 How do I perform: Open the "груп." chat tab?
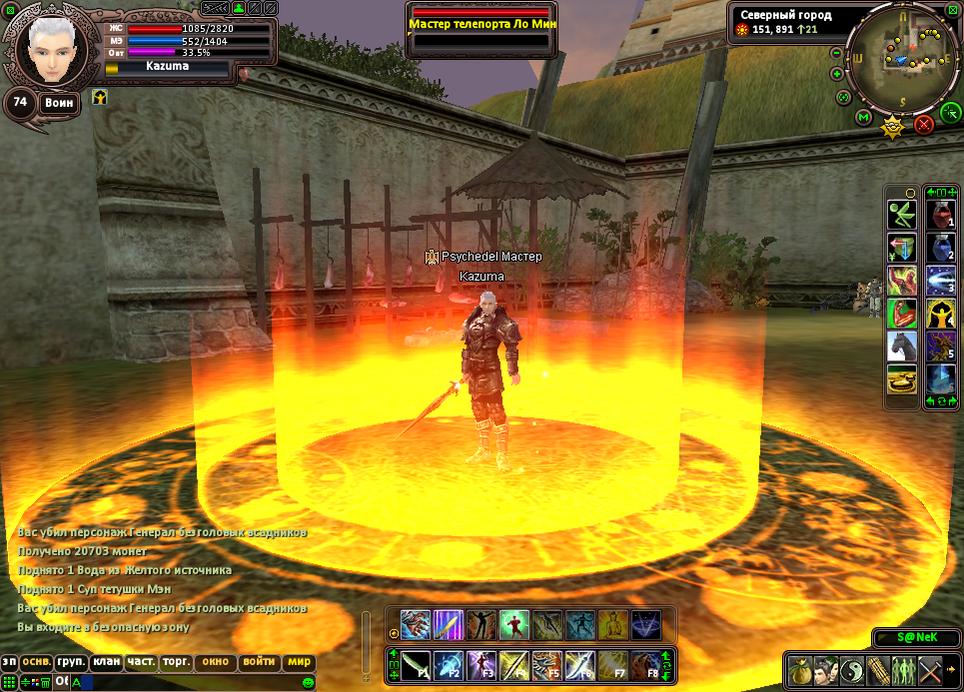tap(71, 662)
